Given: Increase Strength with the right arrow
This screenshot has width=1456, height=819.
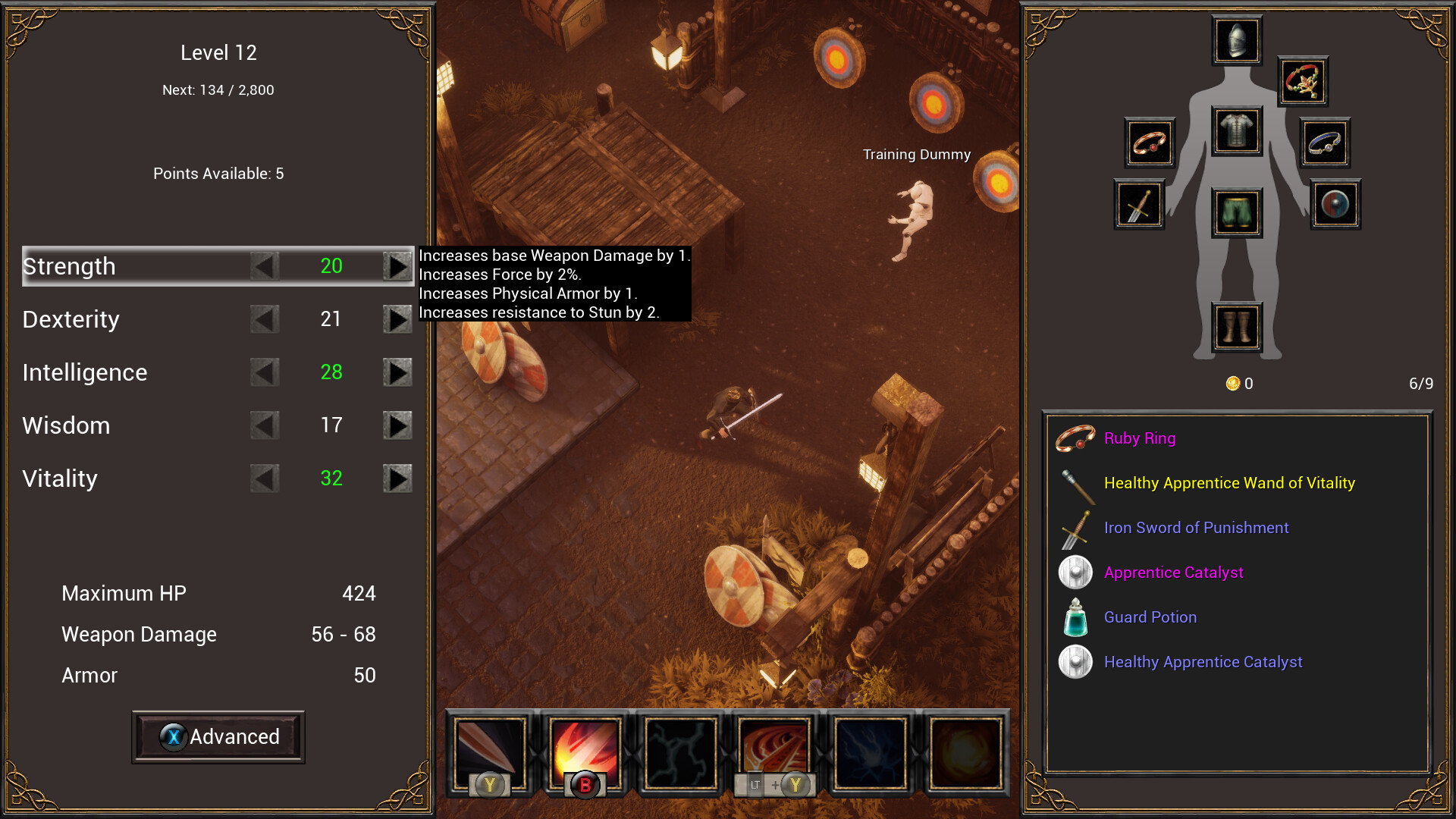Looking at the screenshot, I should [397, 266].
